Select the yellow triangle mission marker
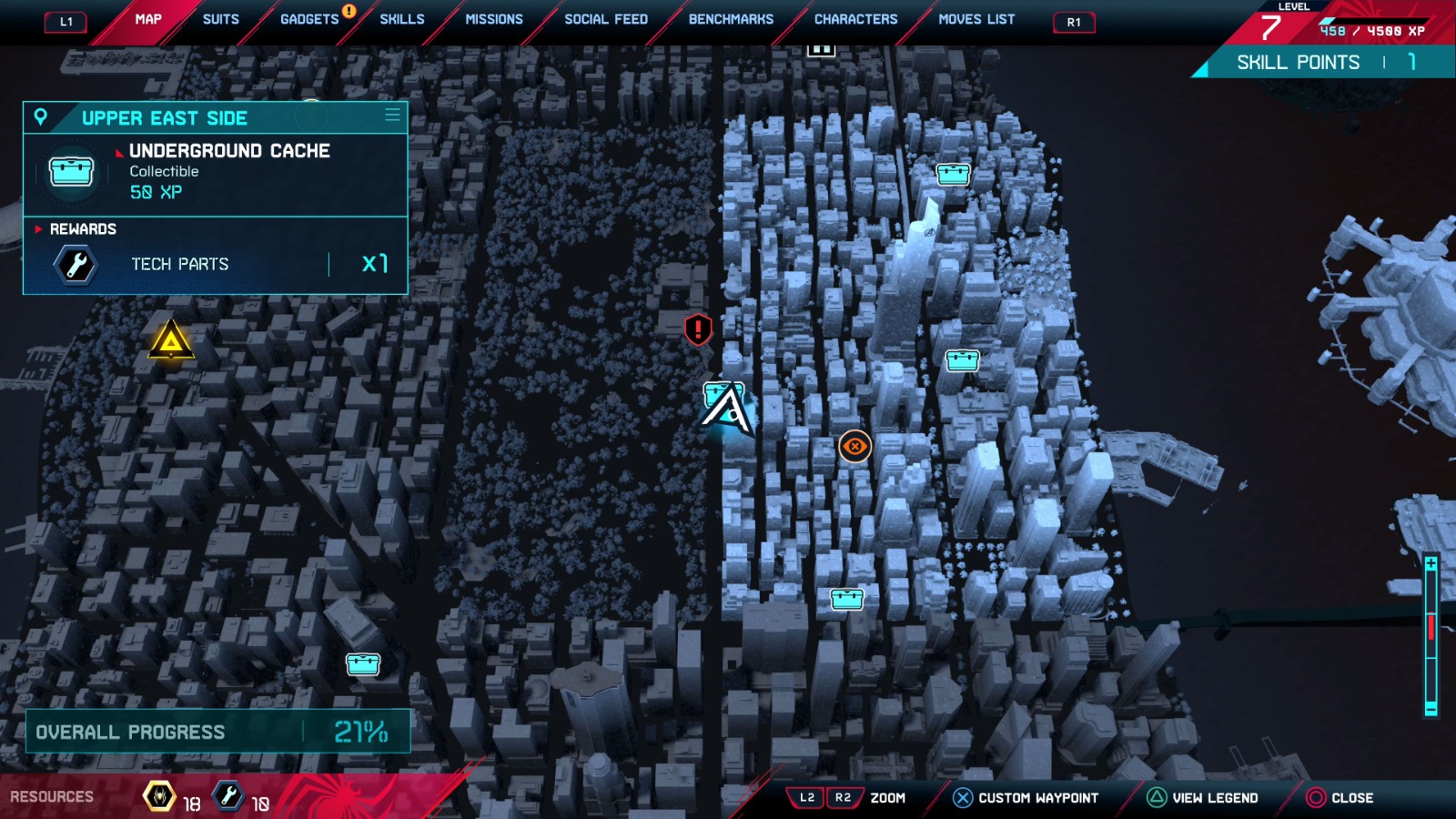This screenshot has height=819, width=1456. (170, 340)
